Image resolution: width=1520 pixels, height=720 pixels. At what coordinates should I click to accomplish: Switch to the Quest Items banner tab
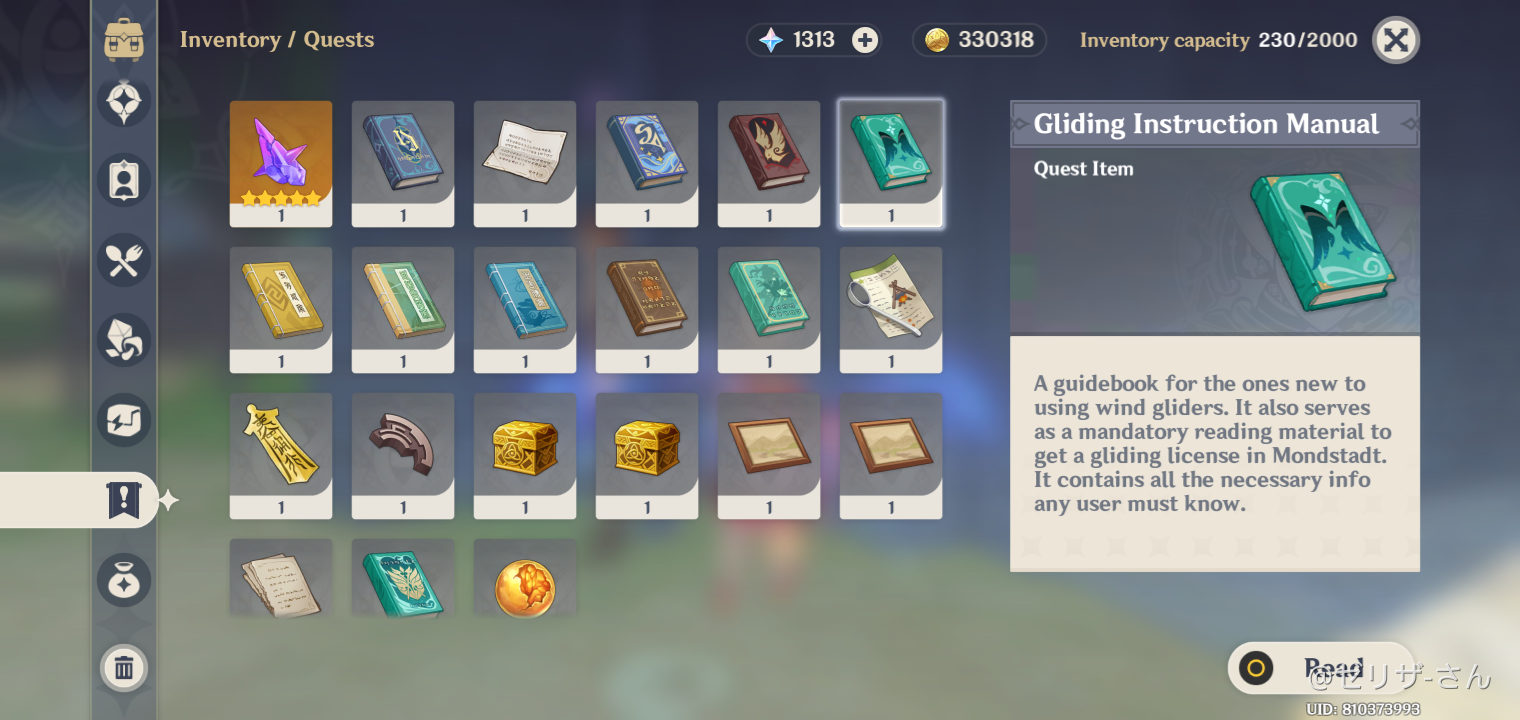[x=123, y=500]
